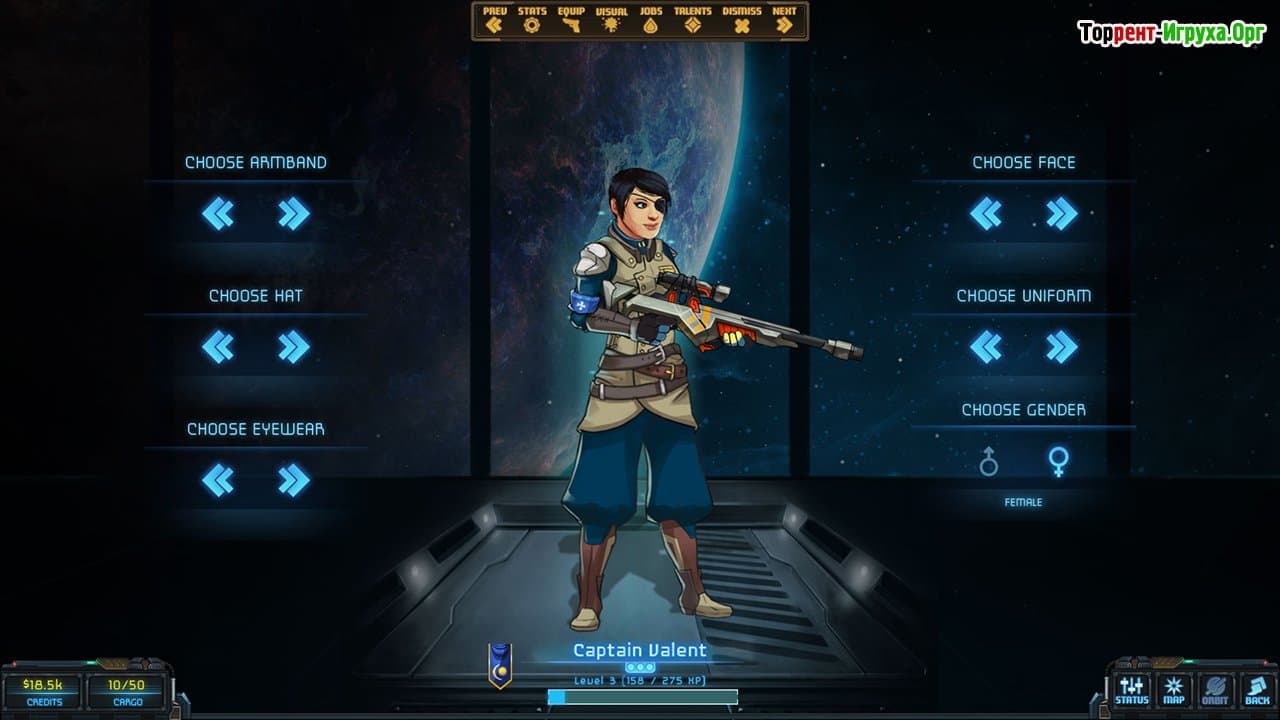This screenshot has width=1280, height=720.
Task: Switch to the previous uniform
Action: [986, 347]
